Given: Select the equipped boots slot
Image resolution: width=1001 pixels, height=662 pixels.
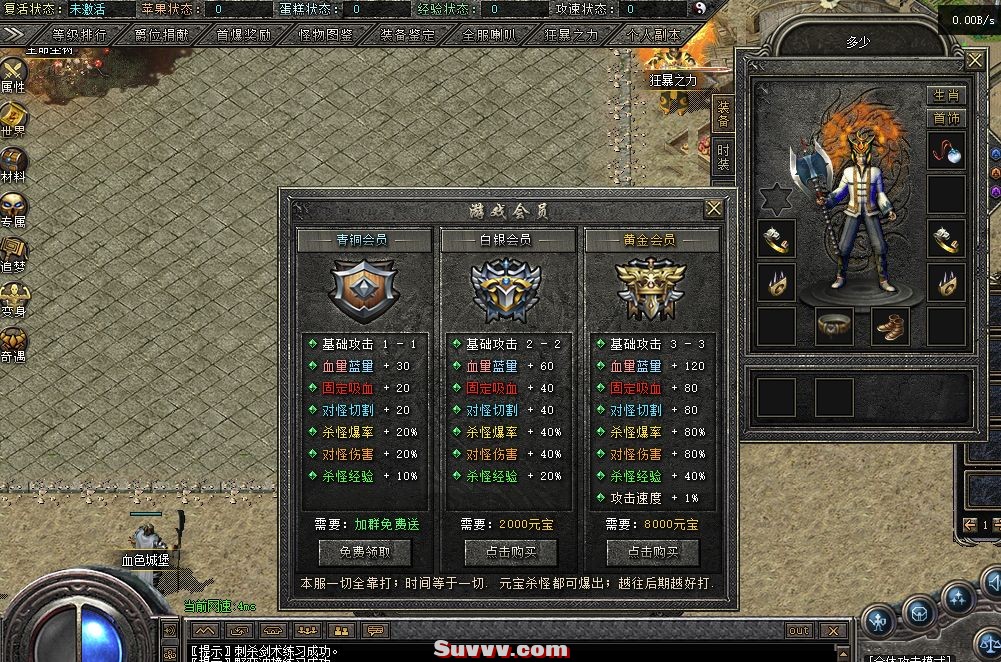Looking at the screenshot, I should click(890, 326).
